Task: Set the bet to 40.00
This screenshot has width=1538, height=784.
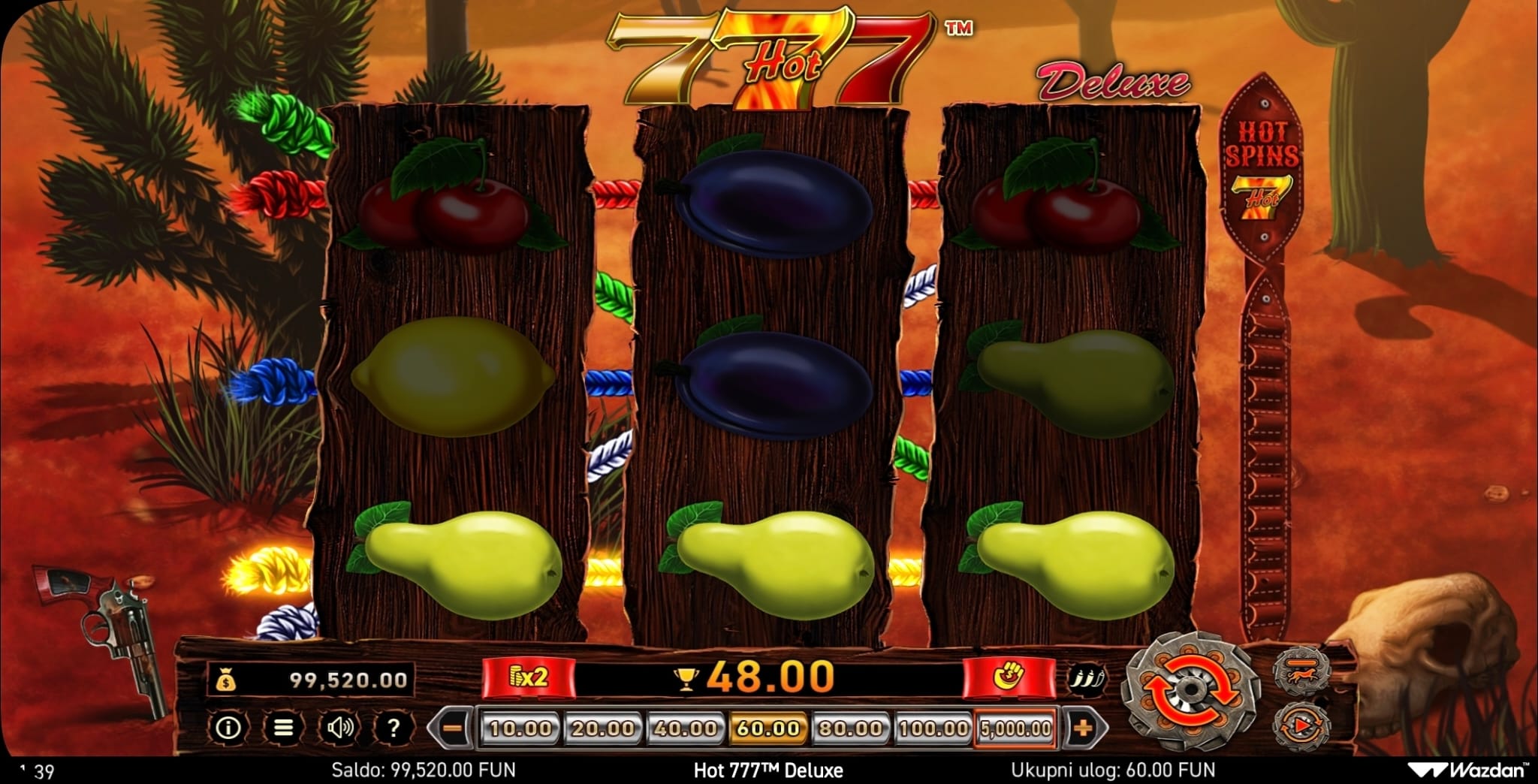Action: 685,728
